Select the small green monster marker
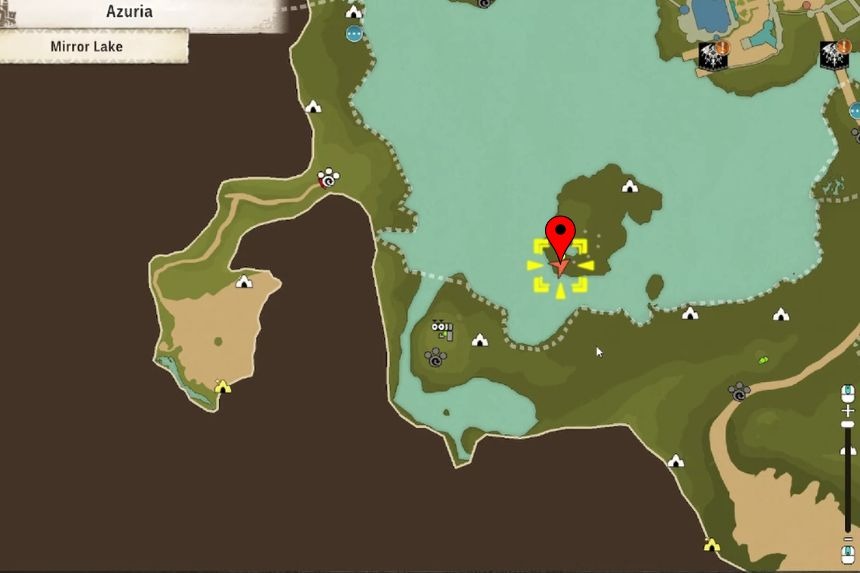 click(x=763, y=359)
